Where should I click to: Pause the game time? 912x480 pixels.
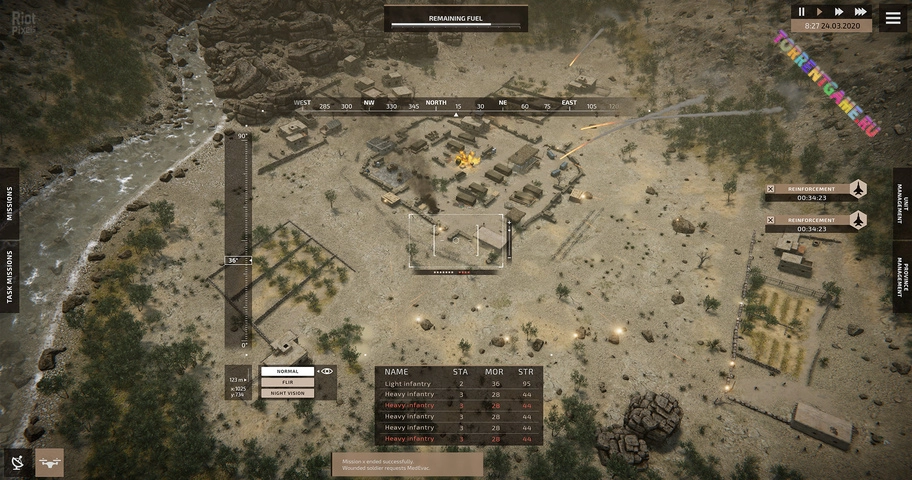pyautogui.click(x=801, y=12)
